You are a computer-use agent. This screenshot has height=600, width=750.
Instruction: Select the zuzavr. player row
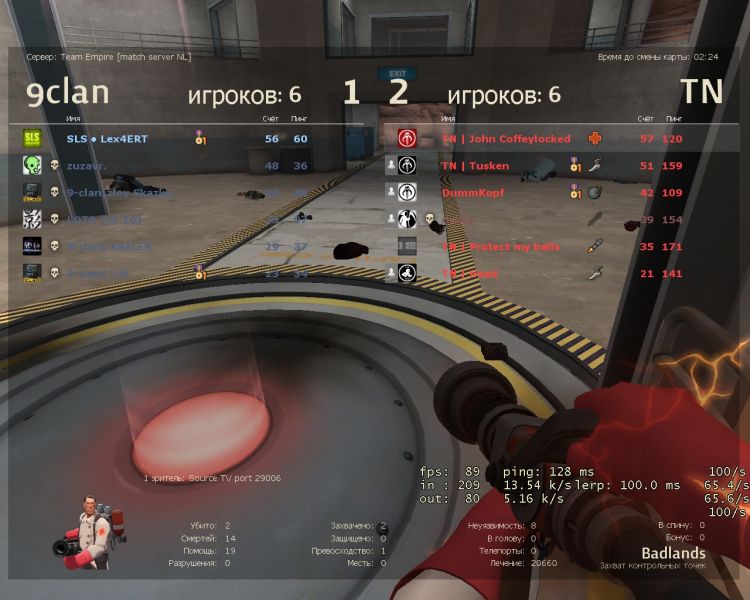point(90,166)
